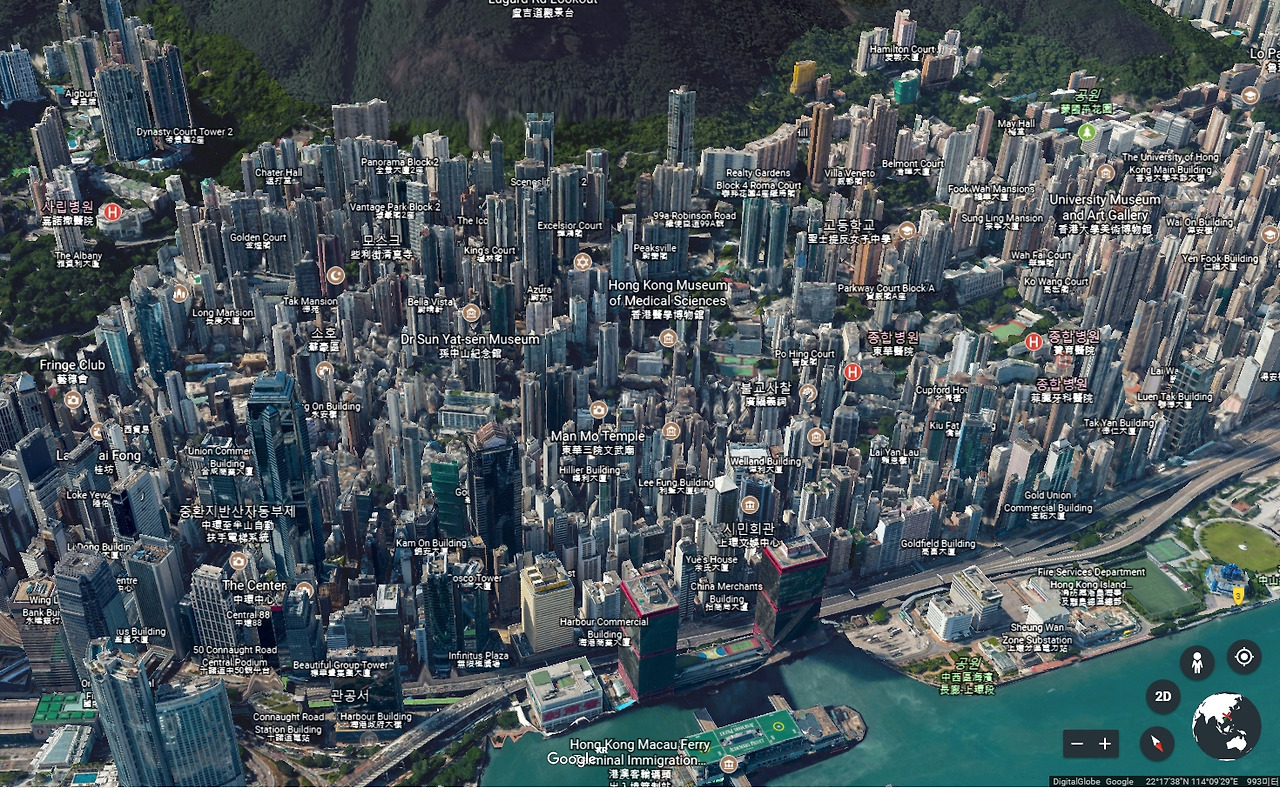The width and height of the screenshot is (1280, 788).
Task: Fly to my current location
Action: [x=1244, y=657]
